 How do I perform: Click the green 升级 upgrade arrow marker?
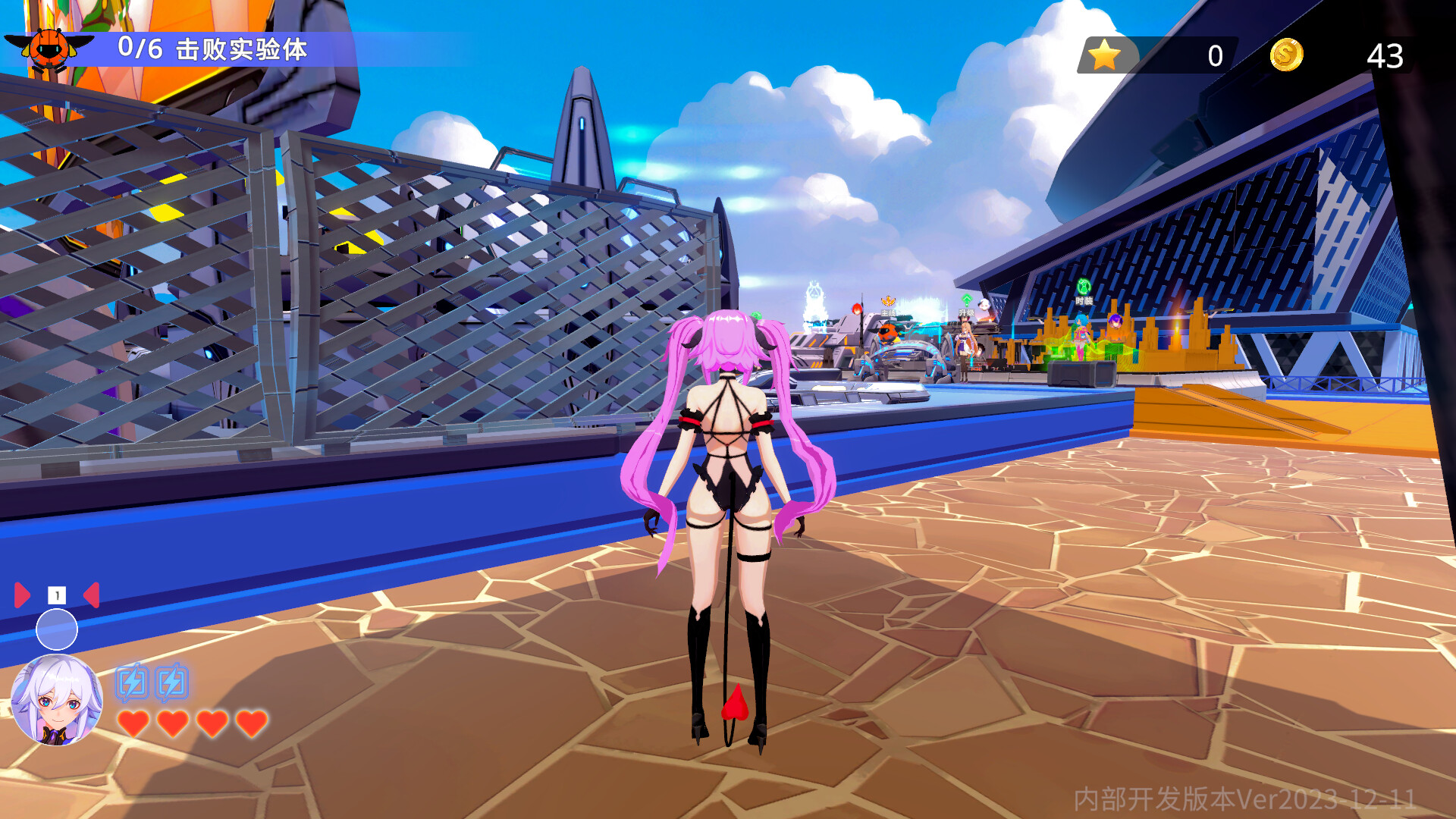click(966, 300)
